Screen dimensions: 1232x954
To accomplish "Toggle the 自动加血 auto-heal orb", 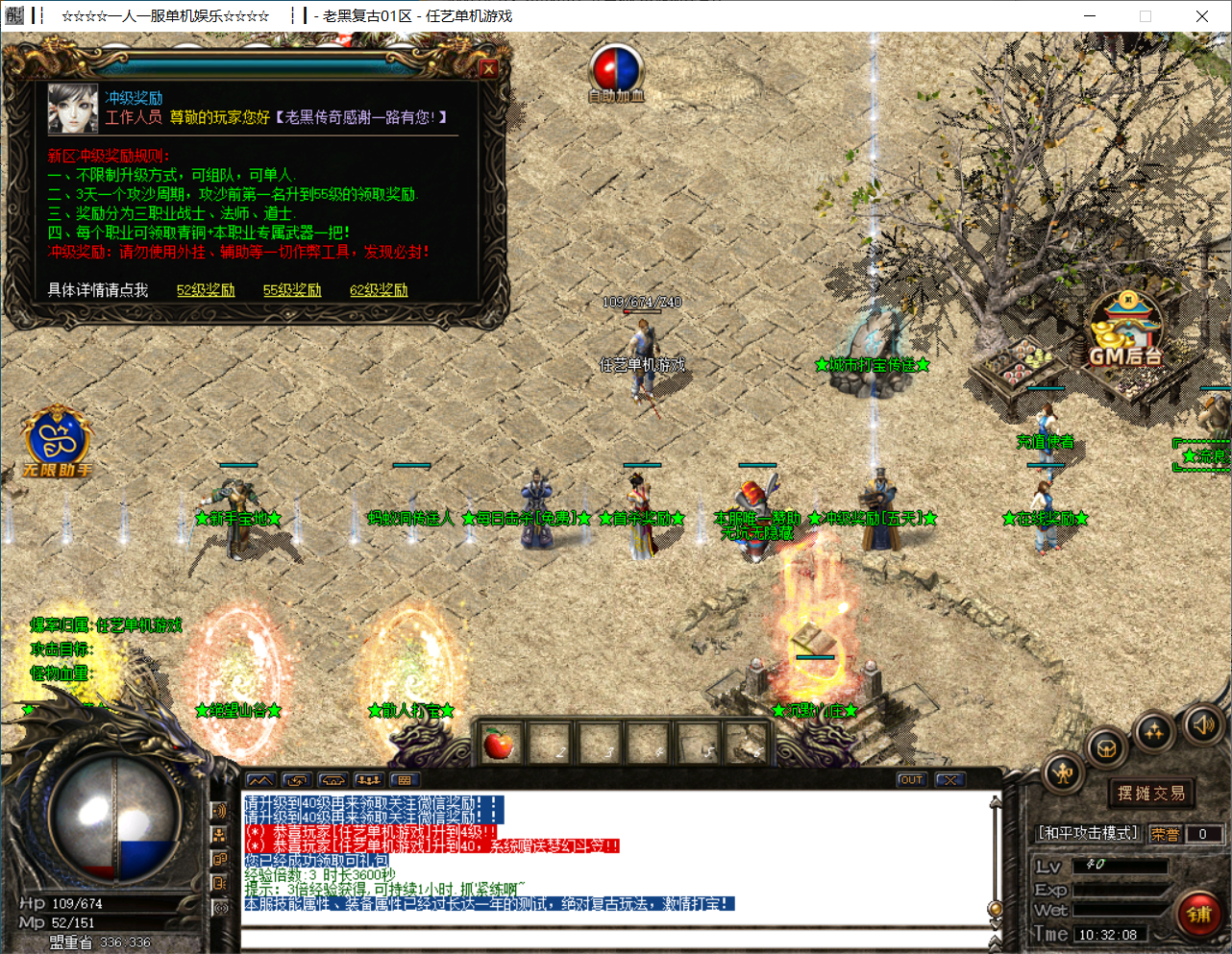I will pyautogui.click(x=616, y=71).
